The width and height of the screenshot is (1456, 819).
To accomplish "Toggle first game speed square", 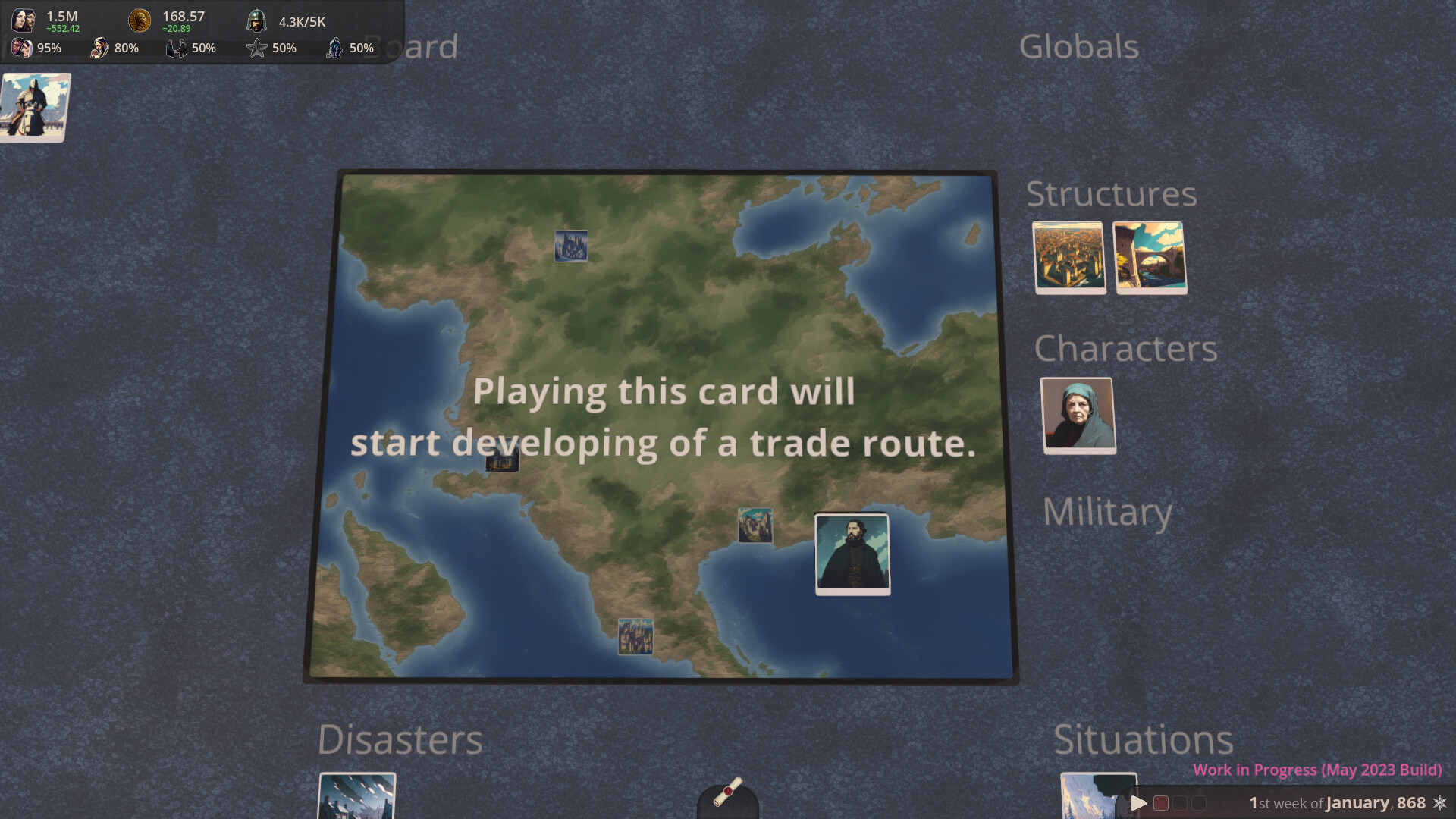I will point(1162,802).
